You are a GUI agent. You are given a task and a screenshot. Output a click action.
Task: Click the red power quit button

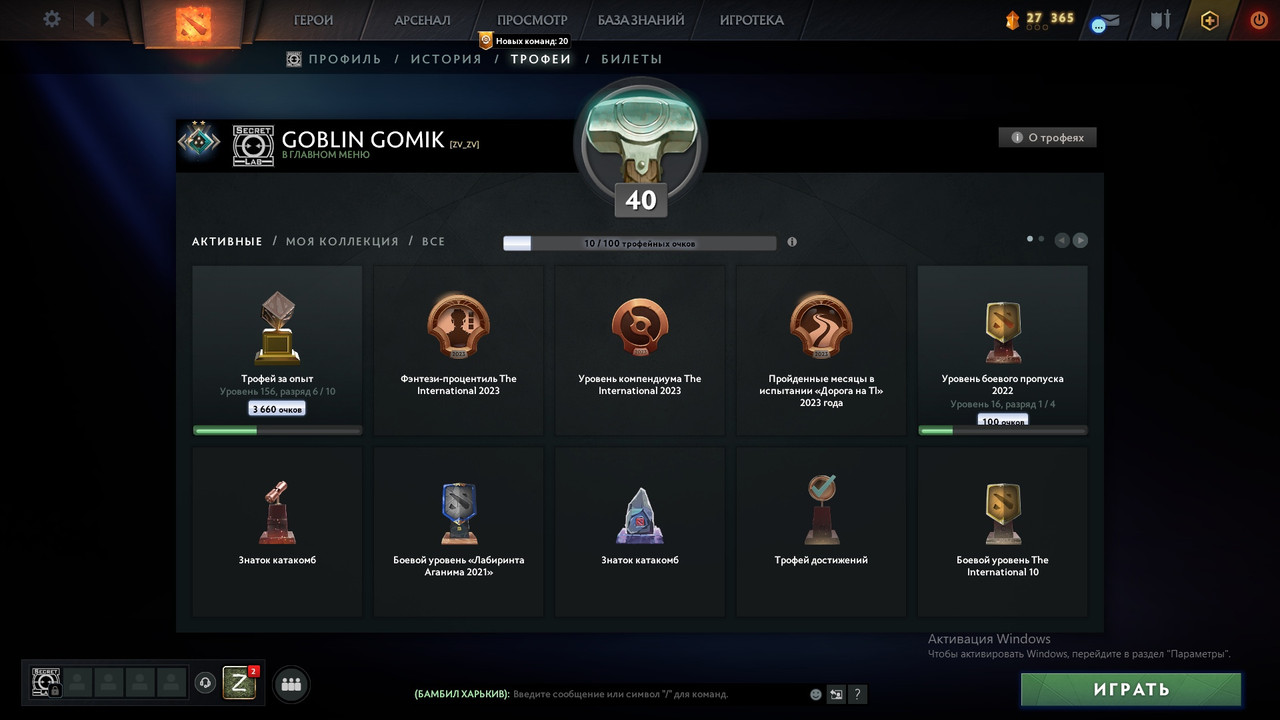click(x=1258, y=20)
